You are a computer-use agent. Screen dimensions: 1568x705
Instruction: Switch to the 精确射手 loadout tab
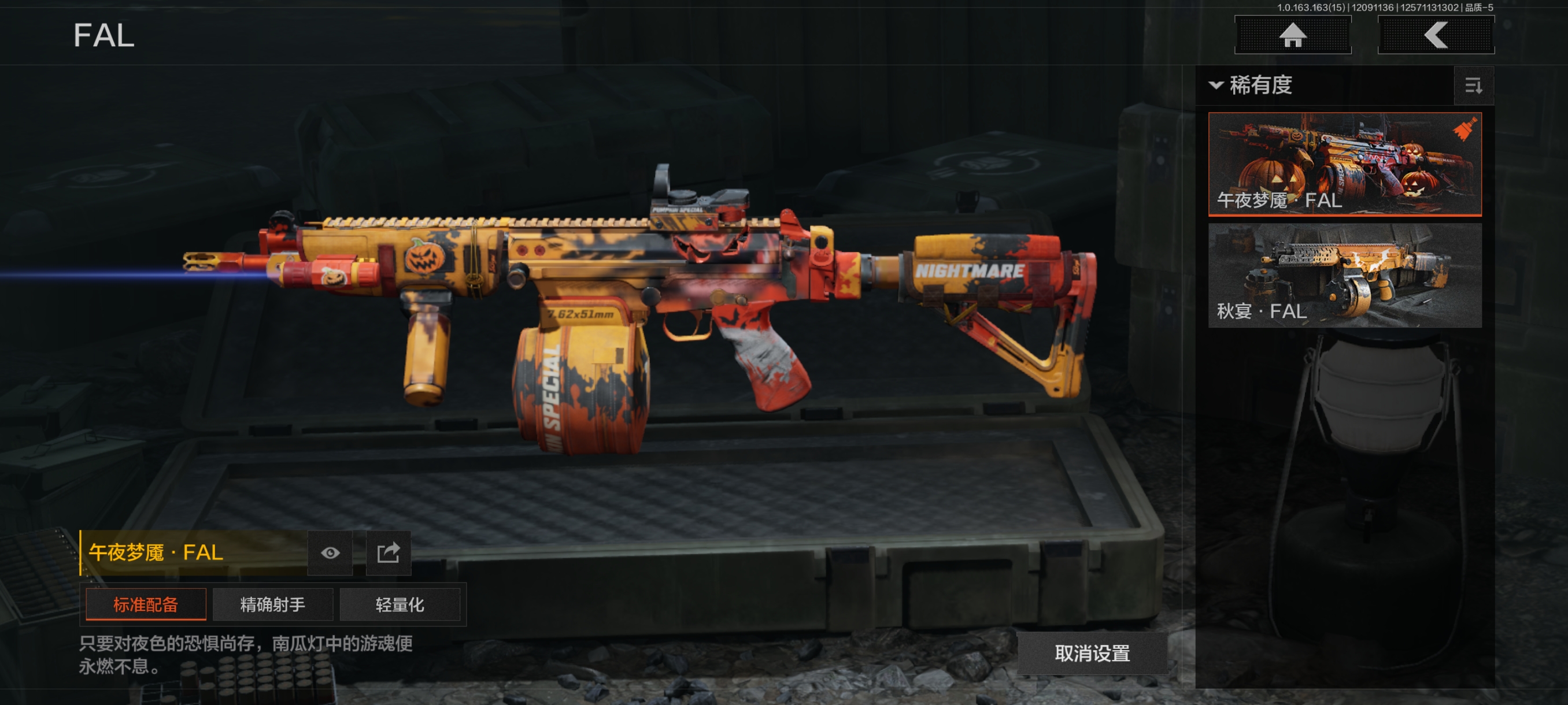coord(273,604)
